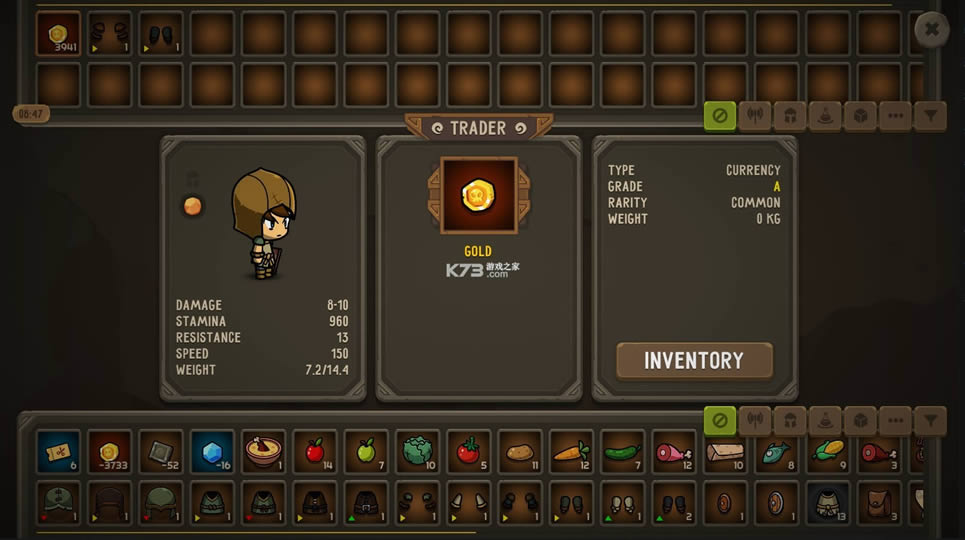Screen dimensions: 965x540
Task: Choose the blue map scroll slot
Action: 58,451
